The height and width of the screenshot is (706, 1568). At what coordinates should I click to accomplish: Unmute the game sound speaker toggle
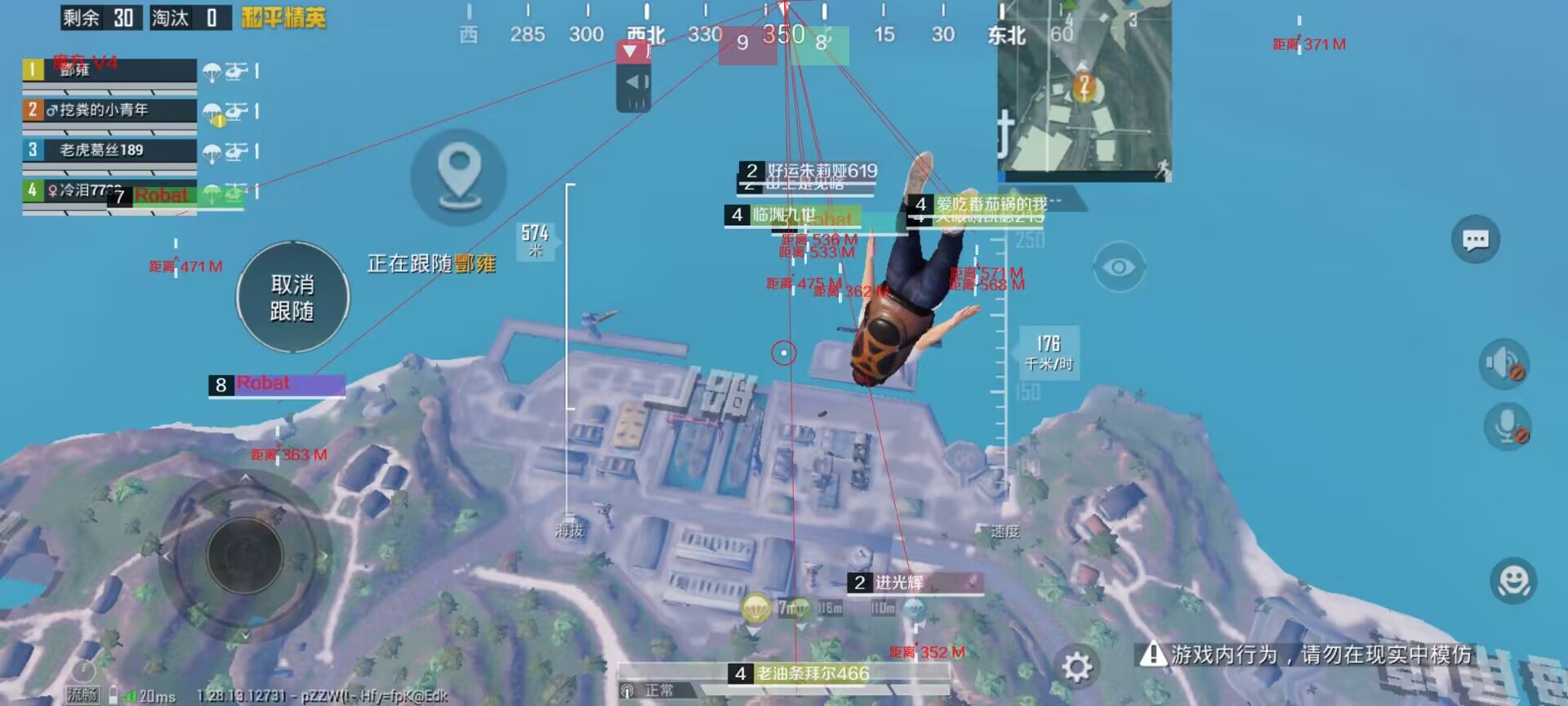coord(1505,365)
